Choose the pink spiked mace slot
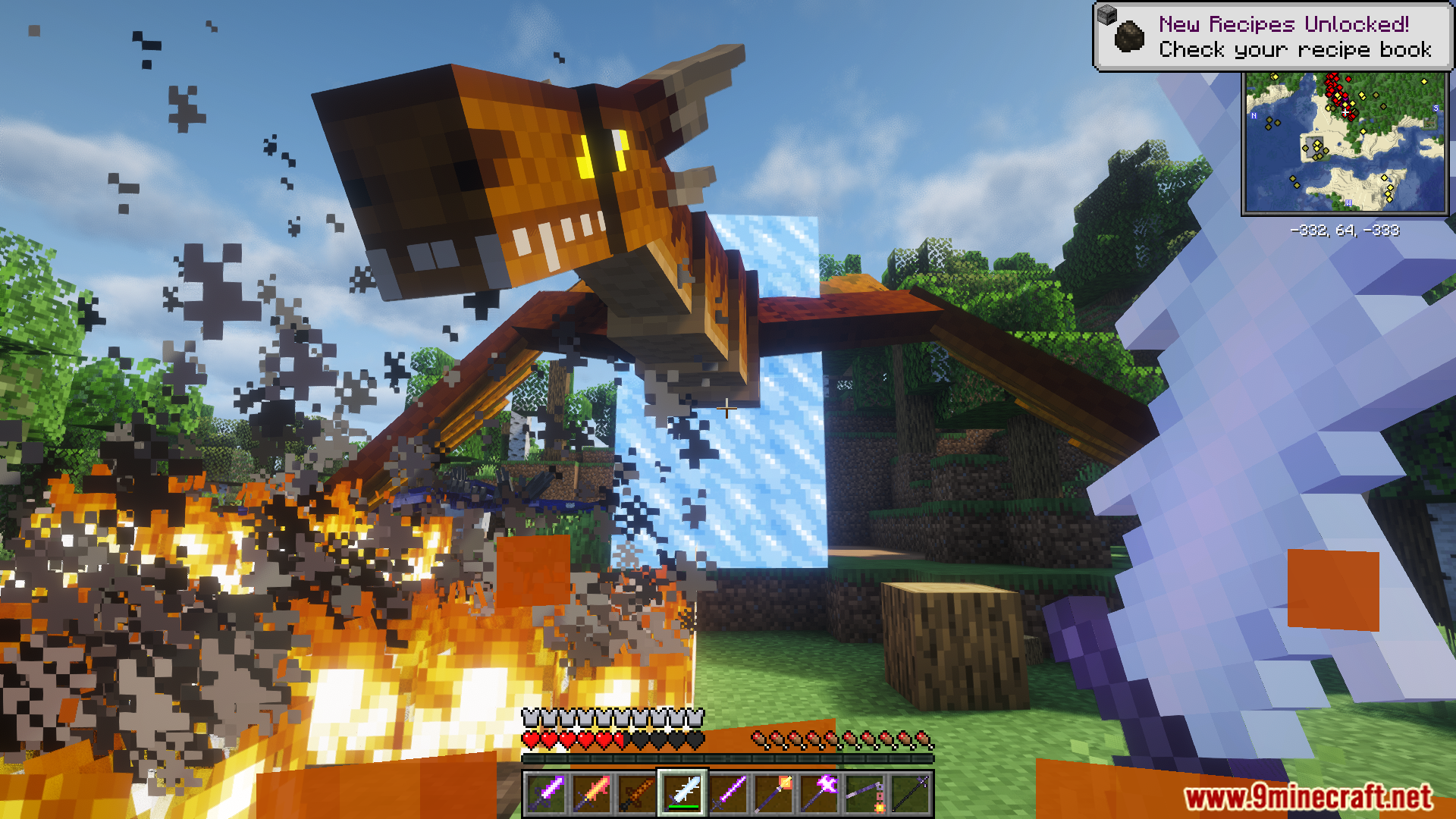Image resolution: width=1456 pixels, height=819 pixels. click(819, 793)
